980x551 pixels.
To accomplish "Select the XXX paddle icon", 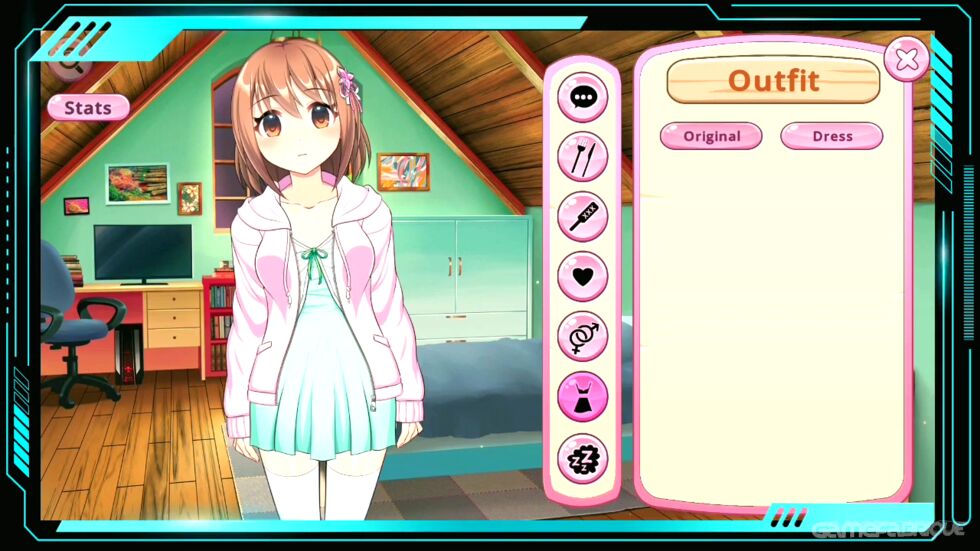I will tap(582, 216).
